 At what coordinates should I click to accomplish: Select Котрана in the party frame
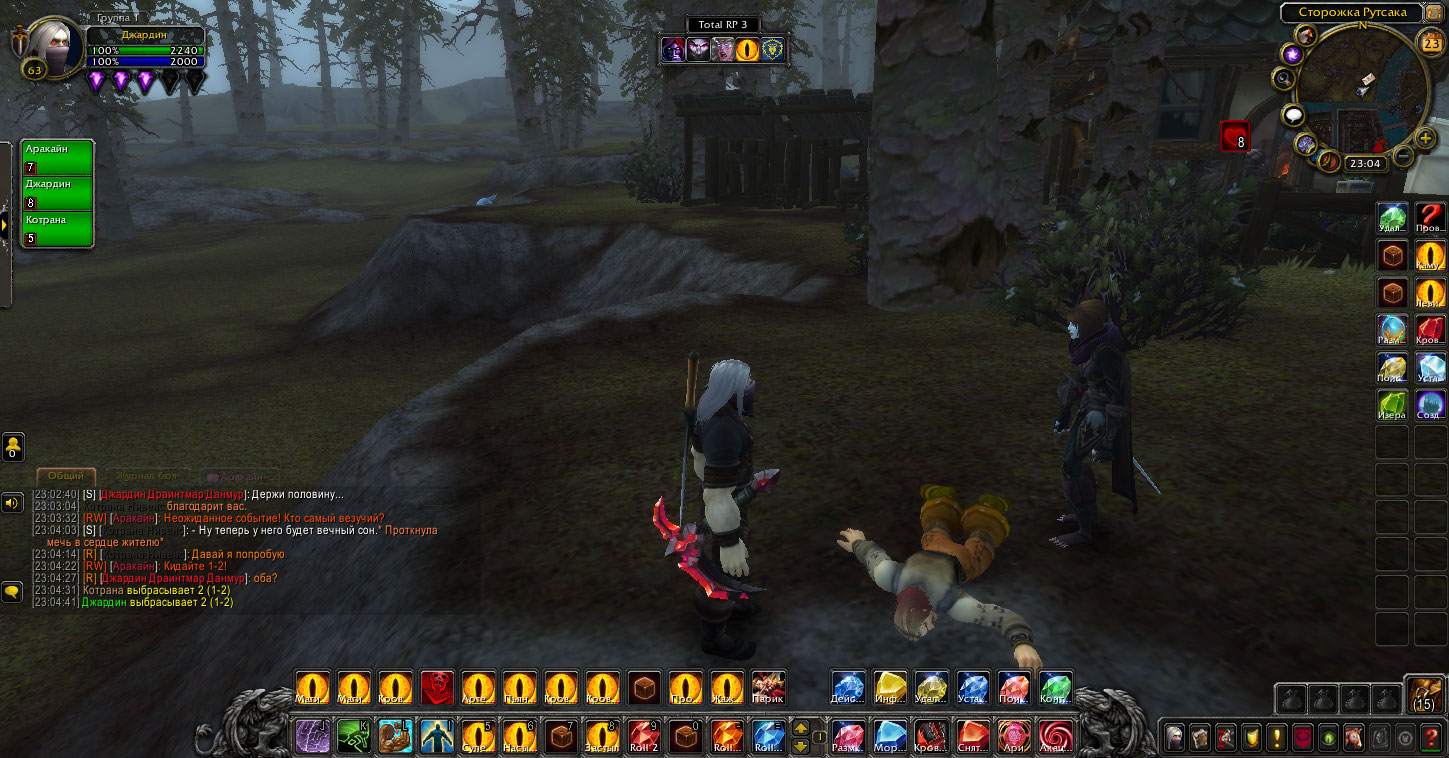pyautogui.click(x=57, y=229)
